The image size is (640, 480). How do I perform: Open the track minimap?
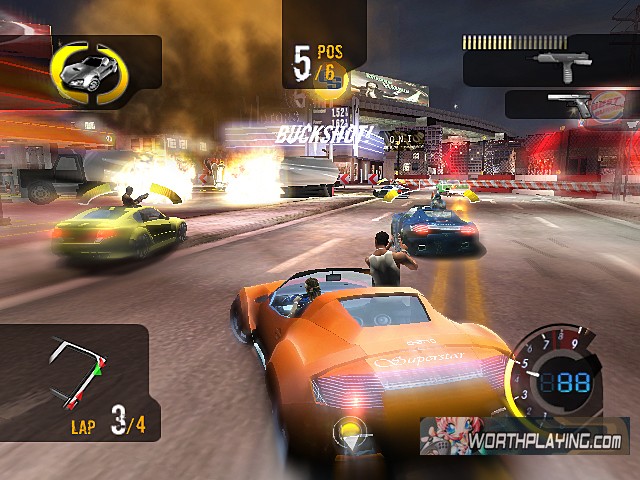click(x=77, y=372)
